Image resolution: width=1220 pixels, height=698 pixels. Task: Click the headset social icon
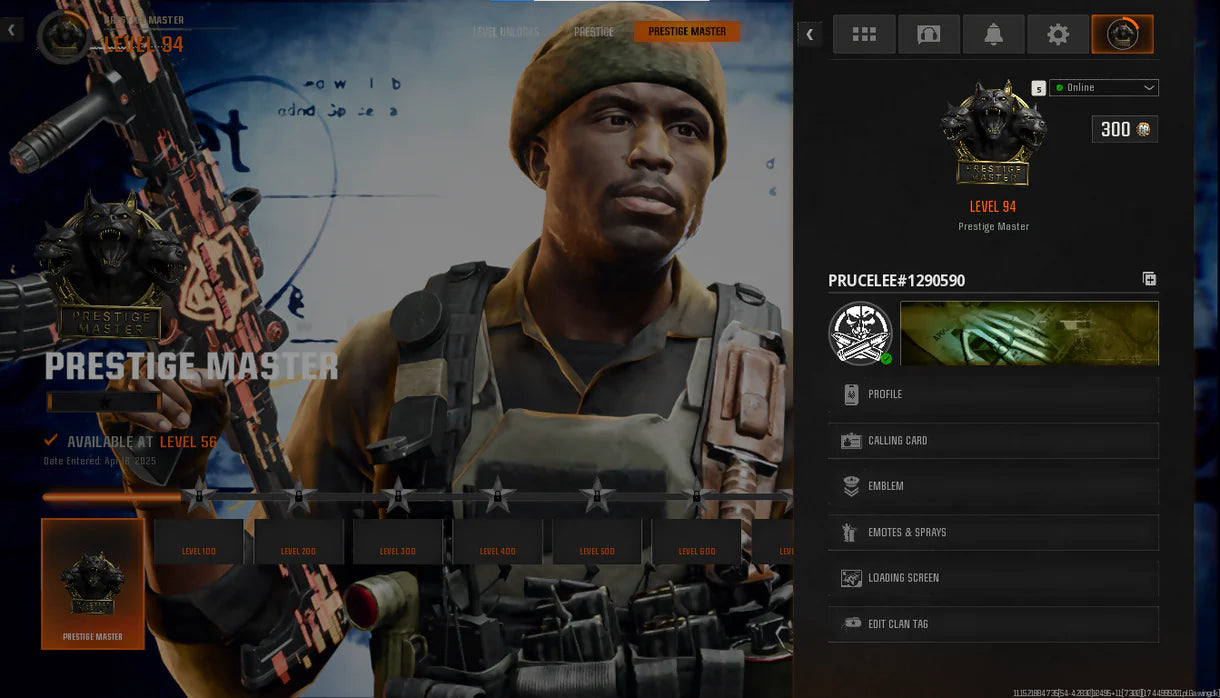(928, 35)
